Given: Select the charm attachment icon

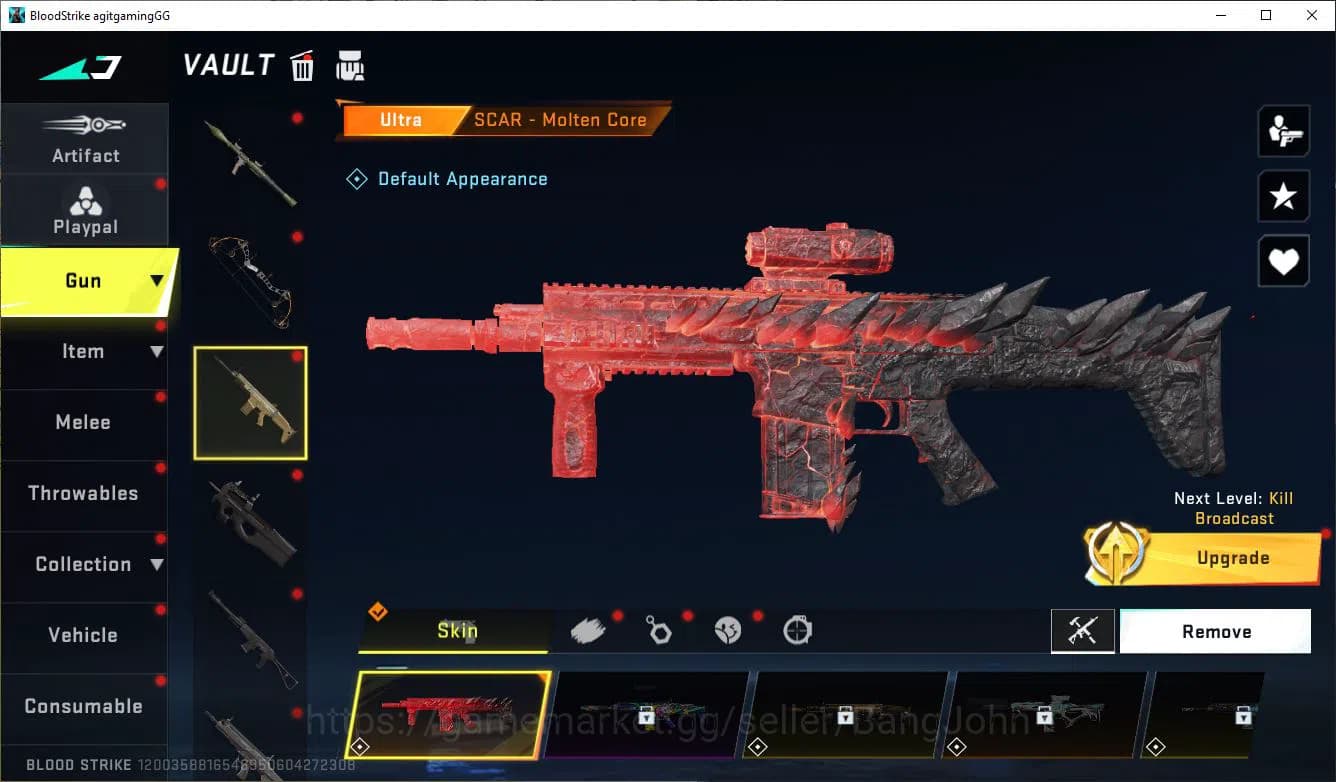Looking at the screenshot, I should coord(659,630).
